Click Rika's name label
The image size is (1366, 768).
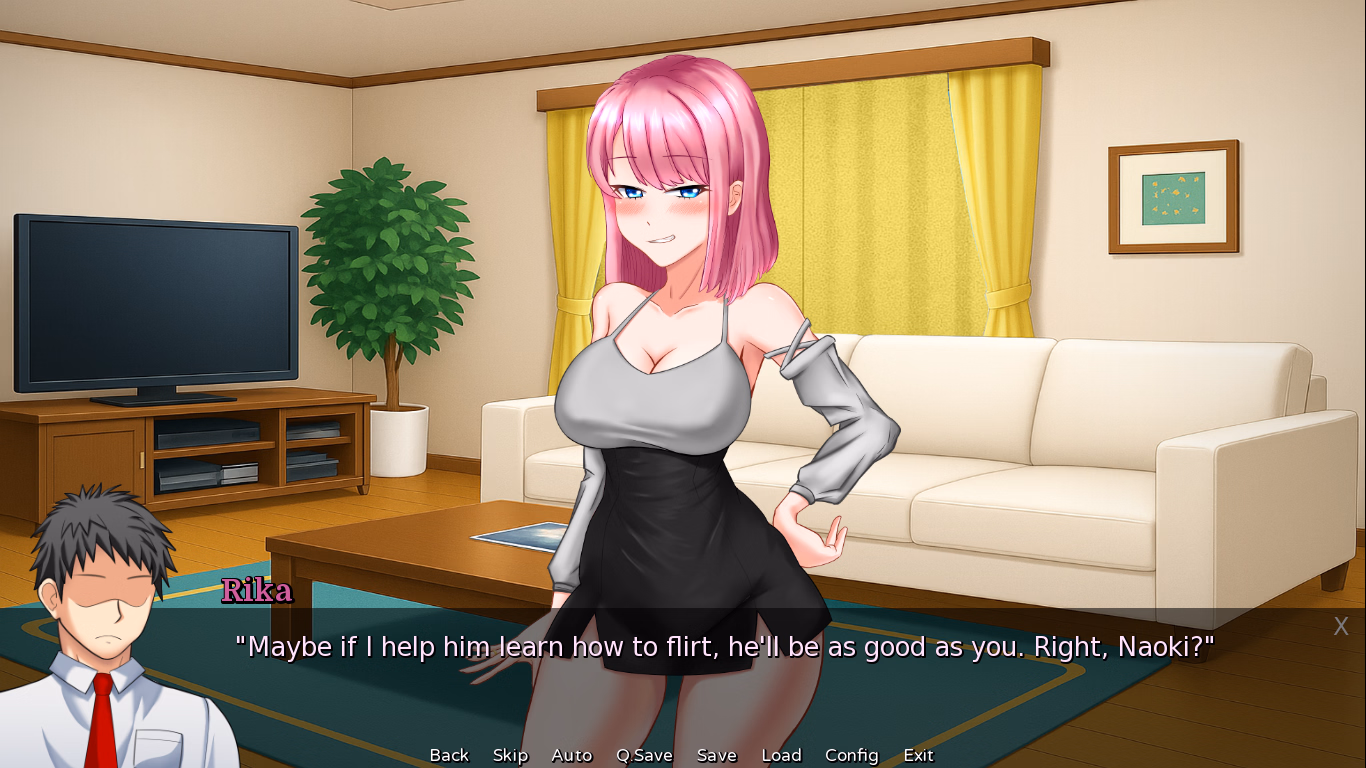tap(256, 590)
